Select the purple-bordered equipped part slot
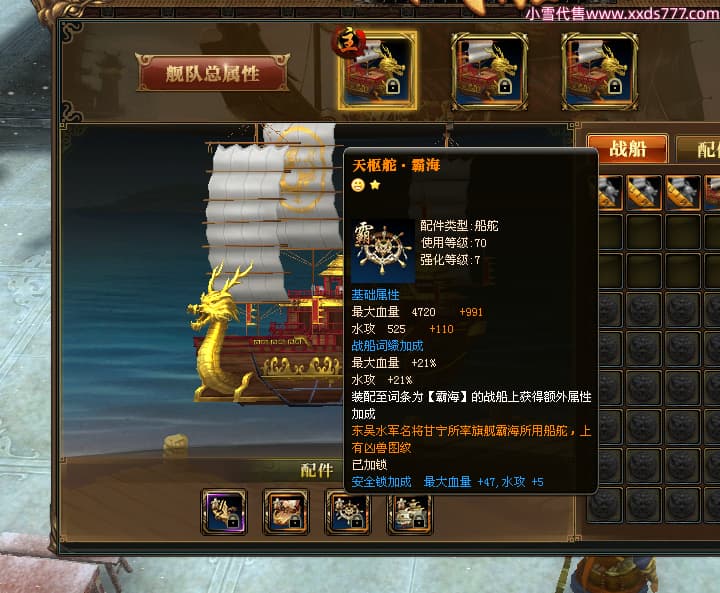 click(224, 512)
